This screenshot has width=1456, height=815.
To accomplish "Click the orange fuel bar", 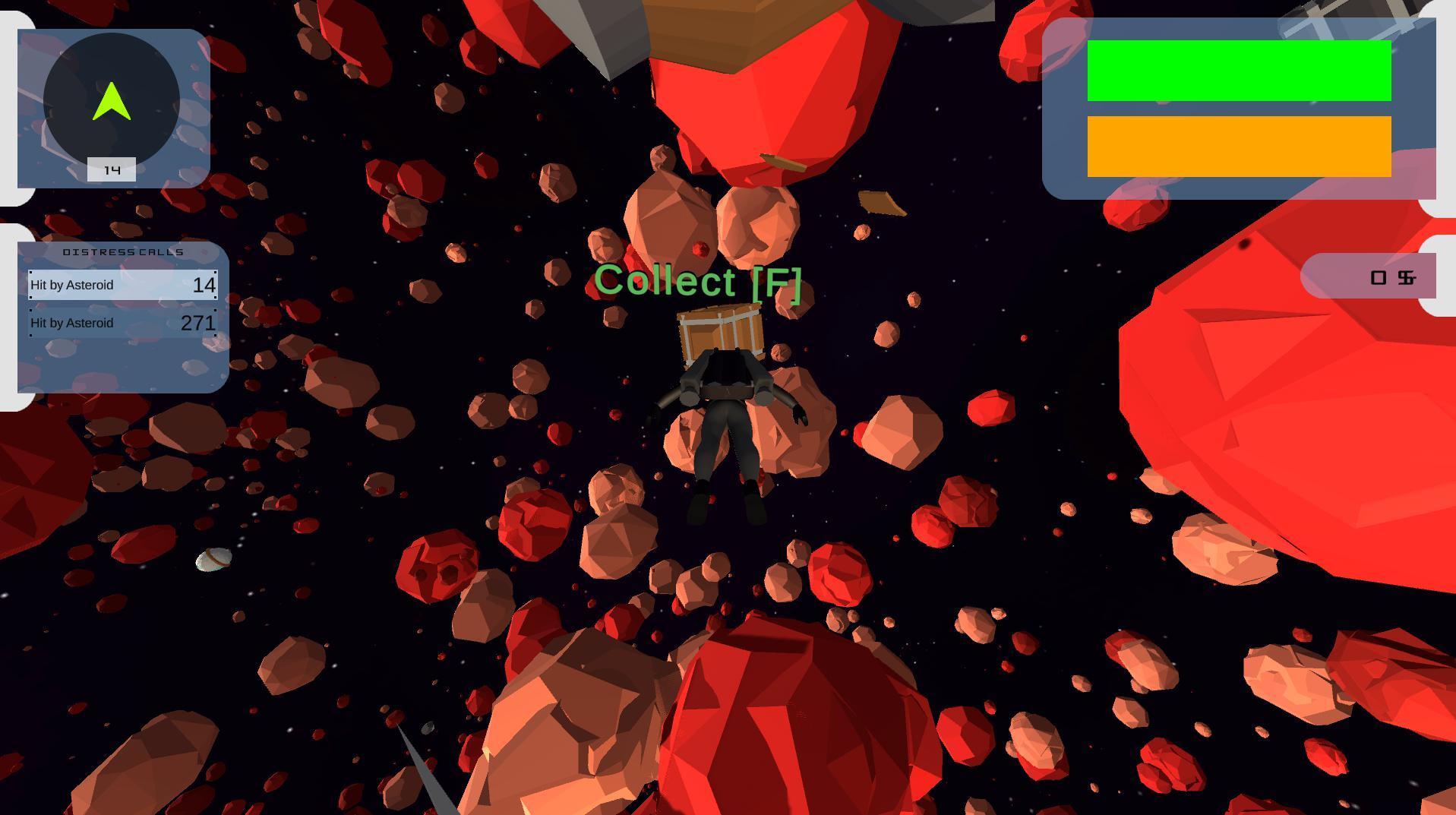I will point(1239,144).
